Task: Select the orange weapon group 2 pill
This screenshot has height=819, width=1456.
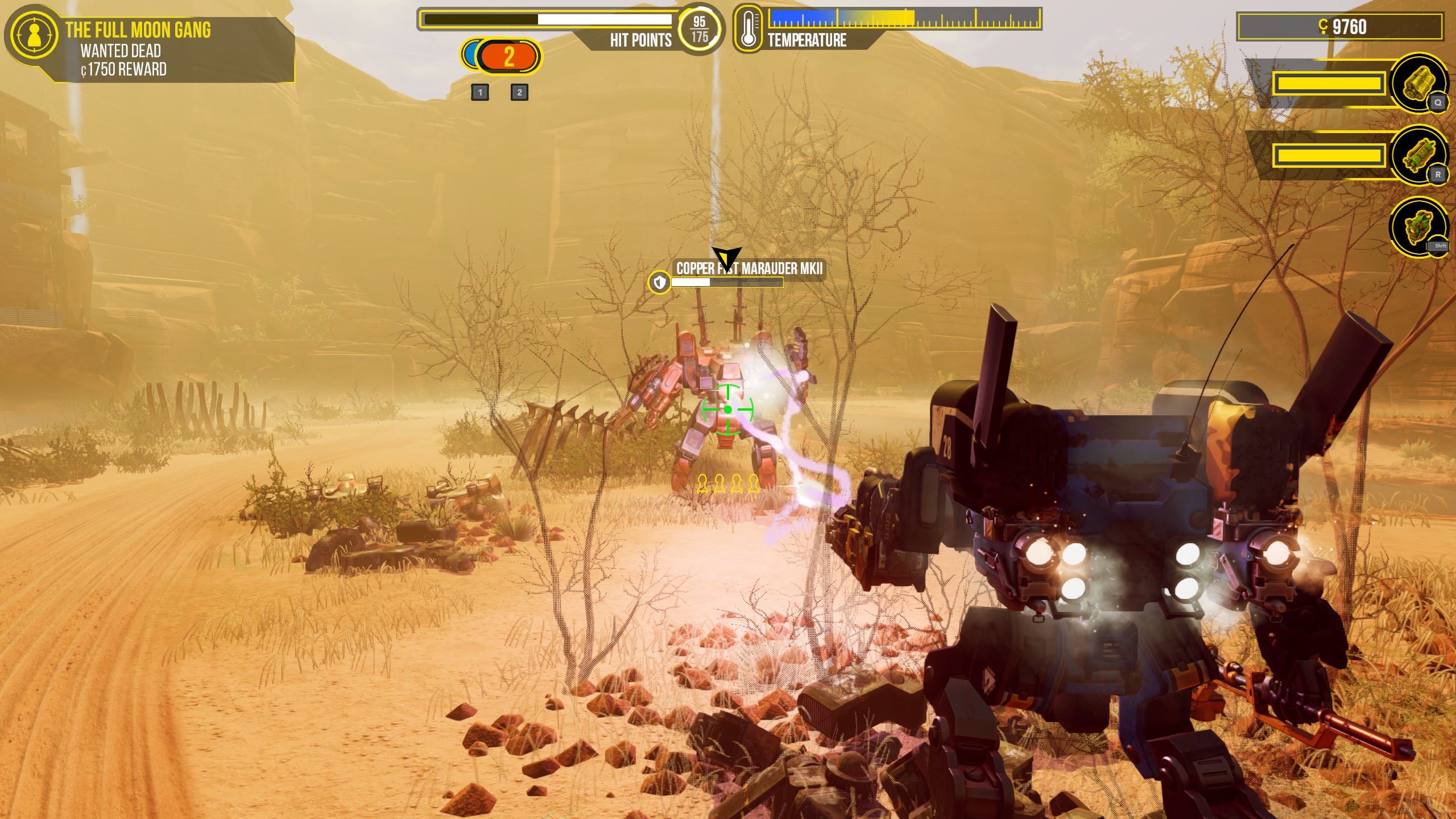Action: [509, 57]
